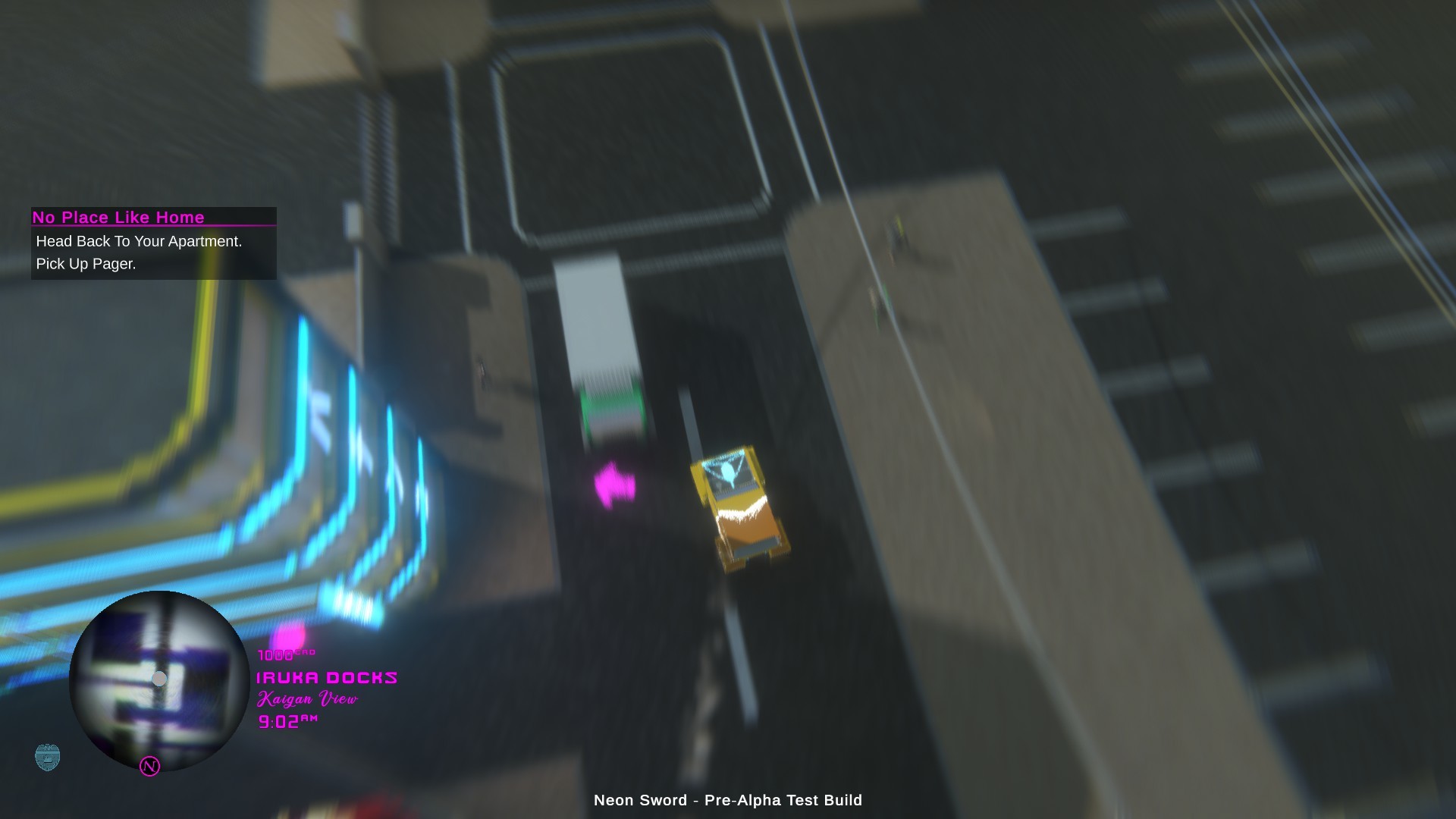Collapse the Pick Up Pager objective entry

85,265
